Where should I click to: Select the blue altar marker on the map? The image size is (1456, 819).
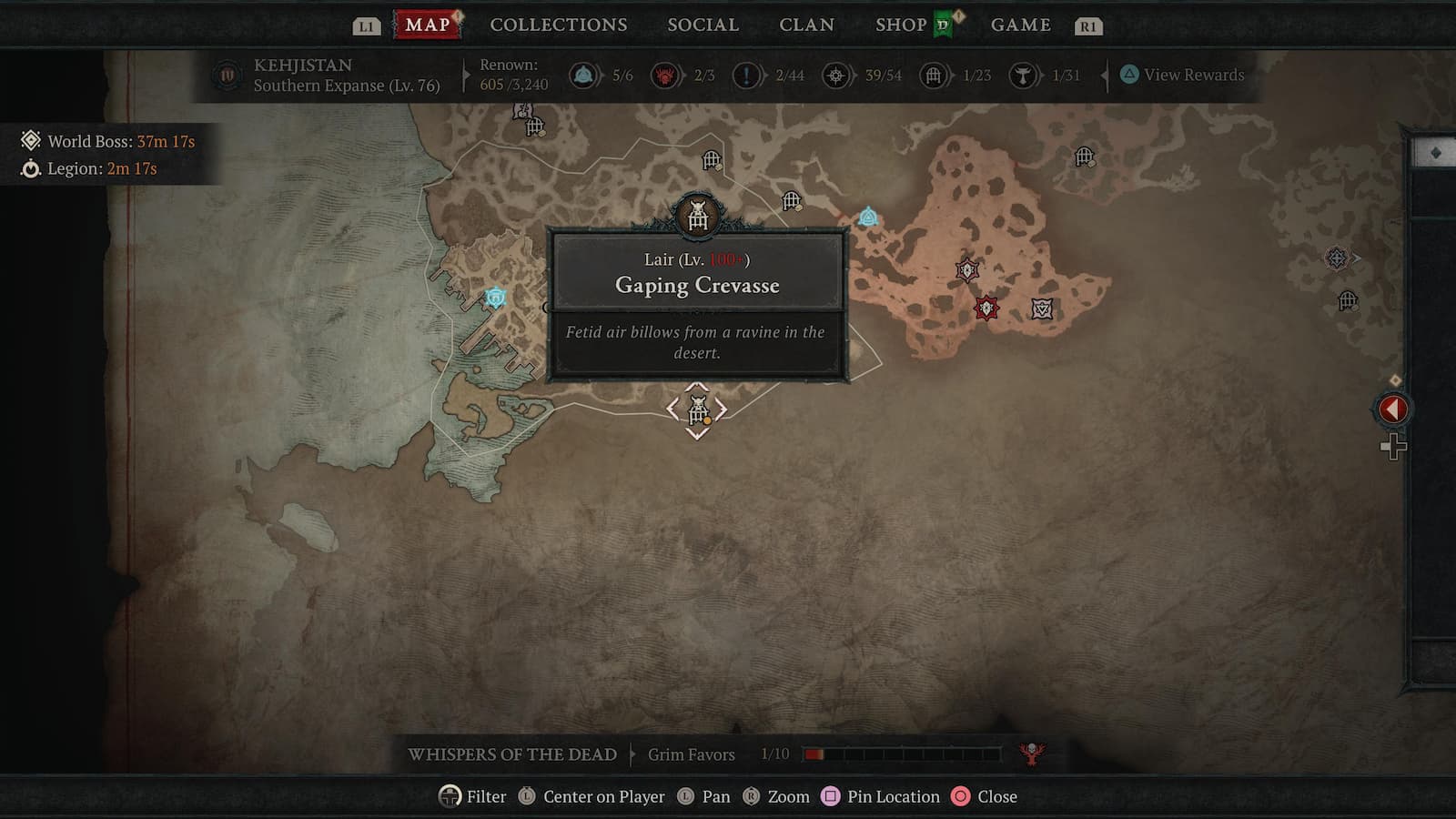tap(868, 217)
